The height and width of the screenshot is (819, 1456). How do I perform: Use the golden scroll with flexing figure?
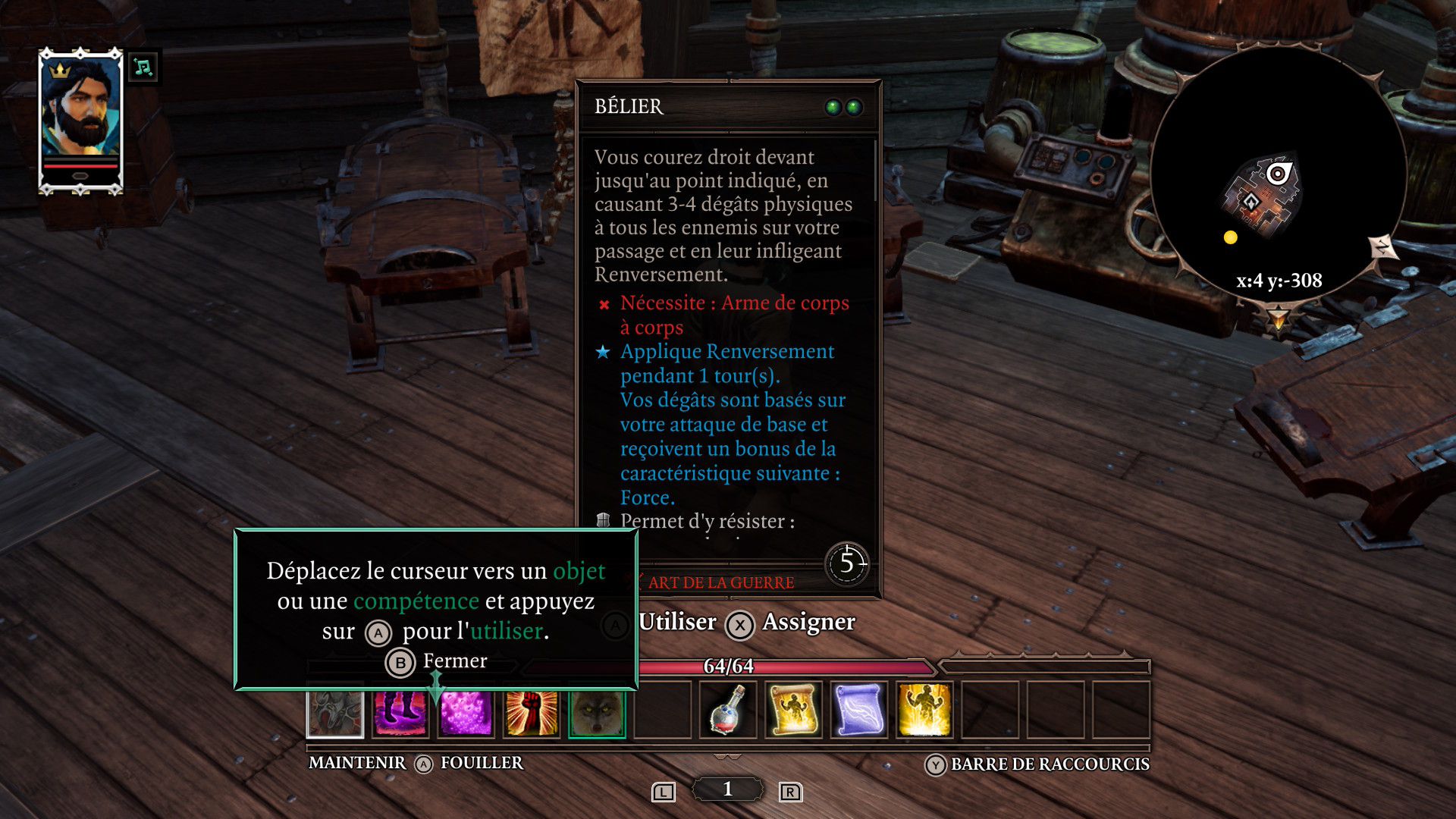point(793,711)
